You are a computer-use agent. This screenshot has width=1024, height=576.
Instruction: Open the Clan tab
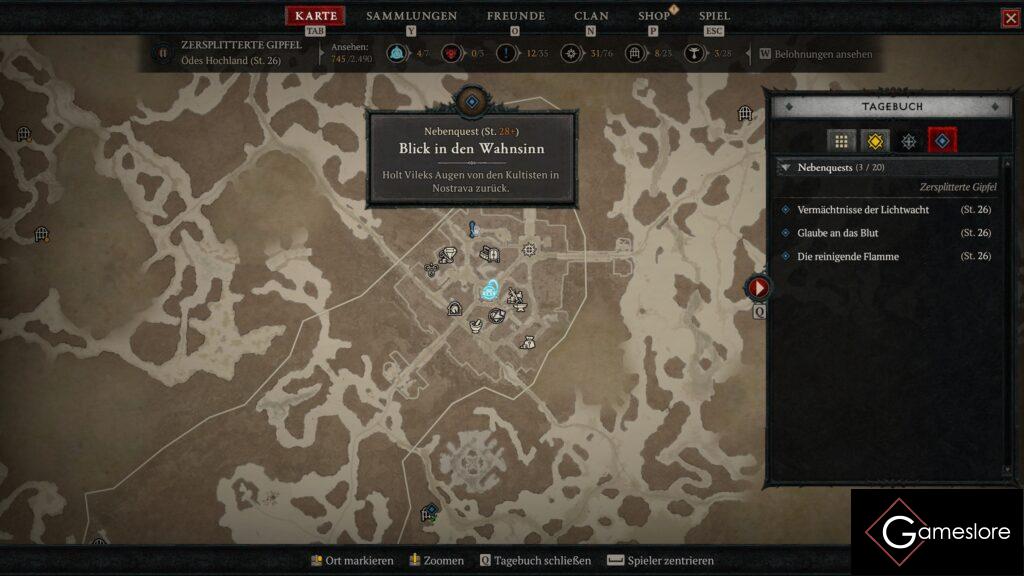[x=591, y=16]
